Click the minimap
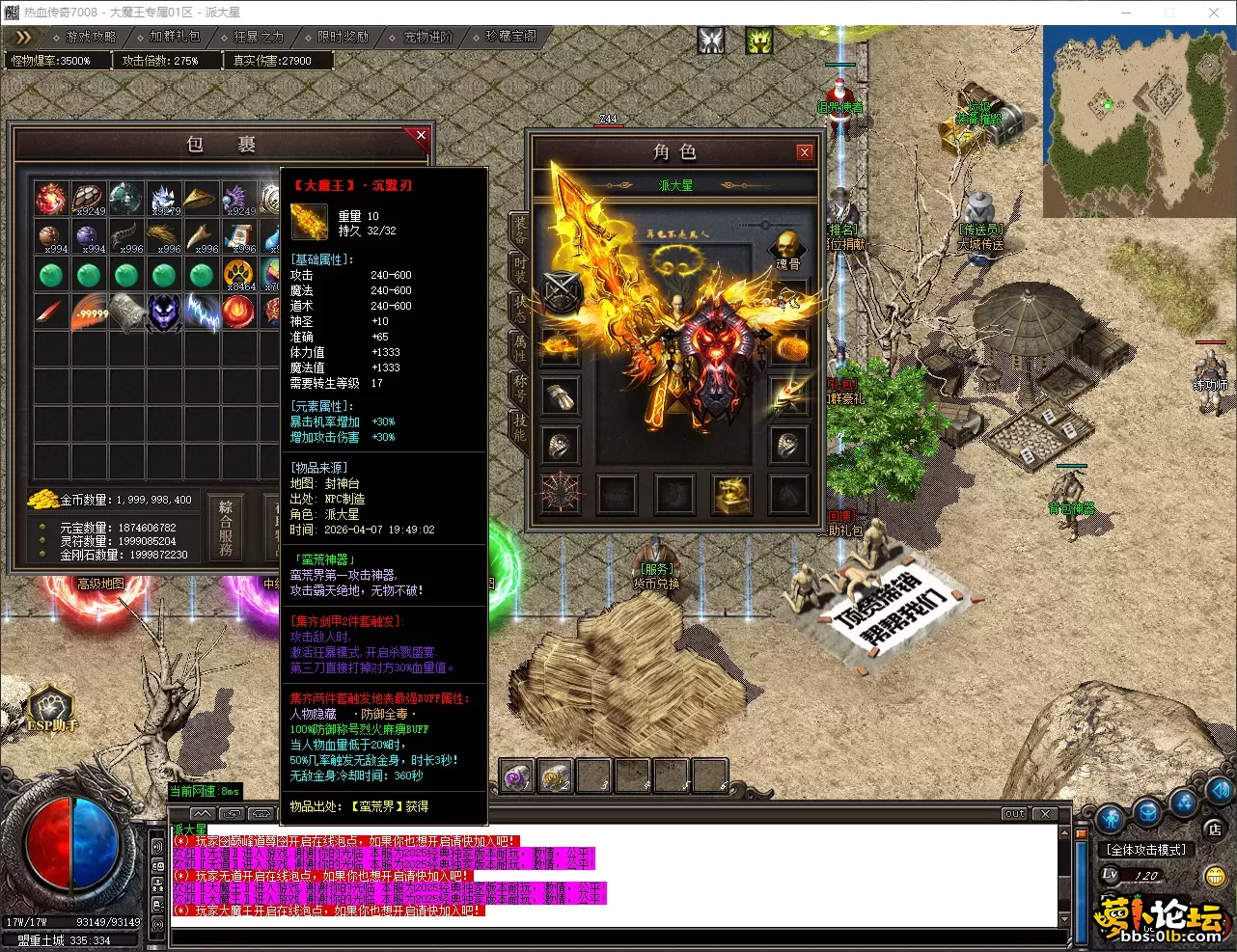This screenshot has width=1237, height=952. click(1138, 122)
